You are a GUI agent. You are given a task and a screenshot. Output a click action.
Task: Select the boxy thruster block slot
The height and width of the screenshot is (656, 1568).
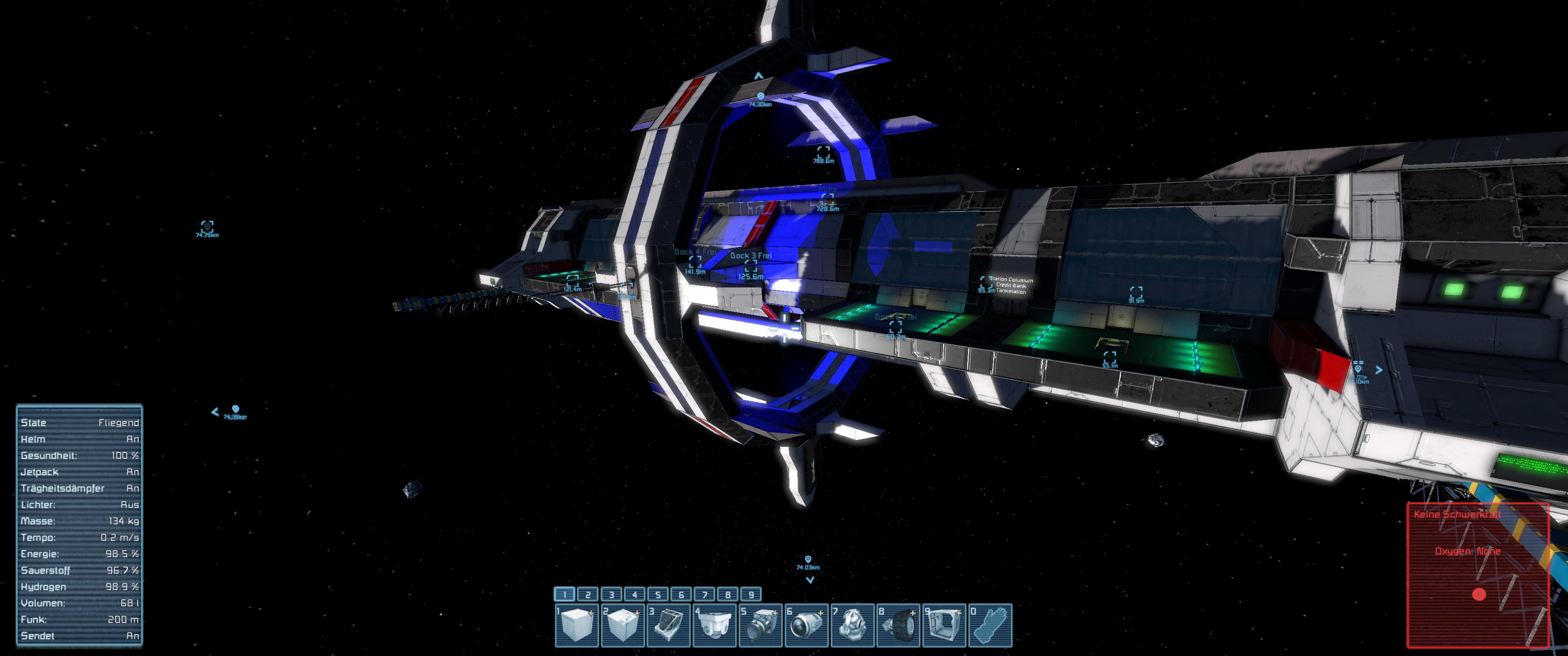coord(760,625)
